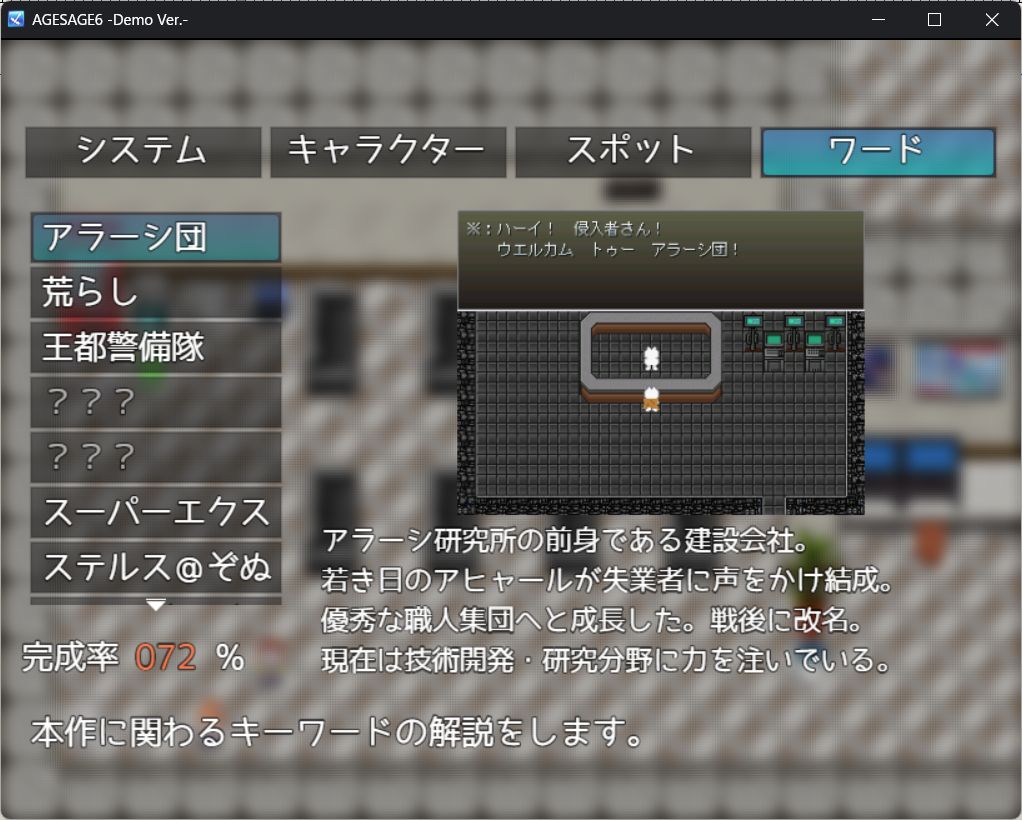Screen dimensions: 1022x820
Task: Open the キャラクター tab
Action: [x=388, y=152]
